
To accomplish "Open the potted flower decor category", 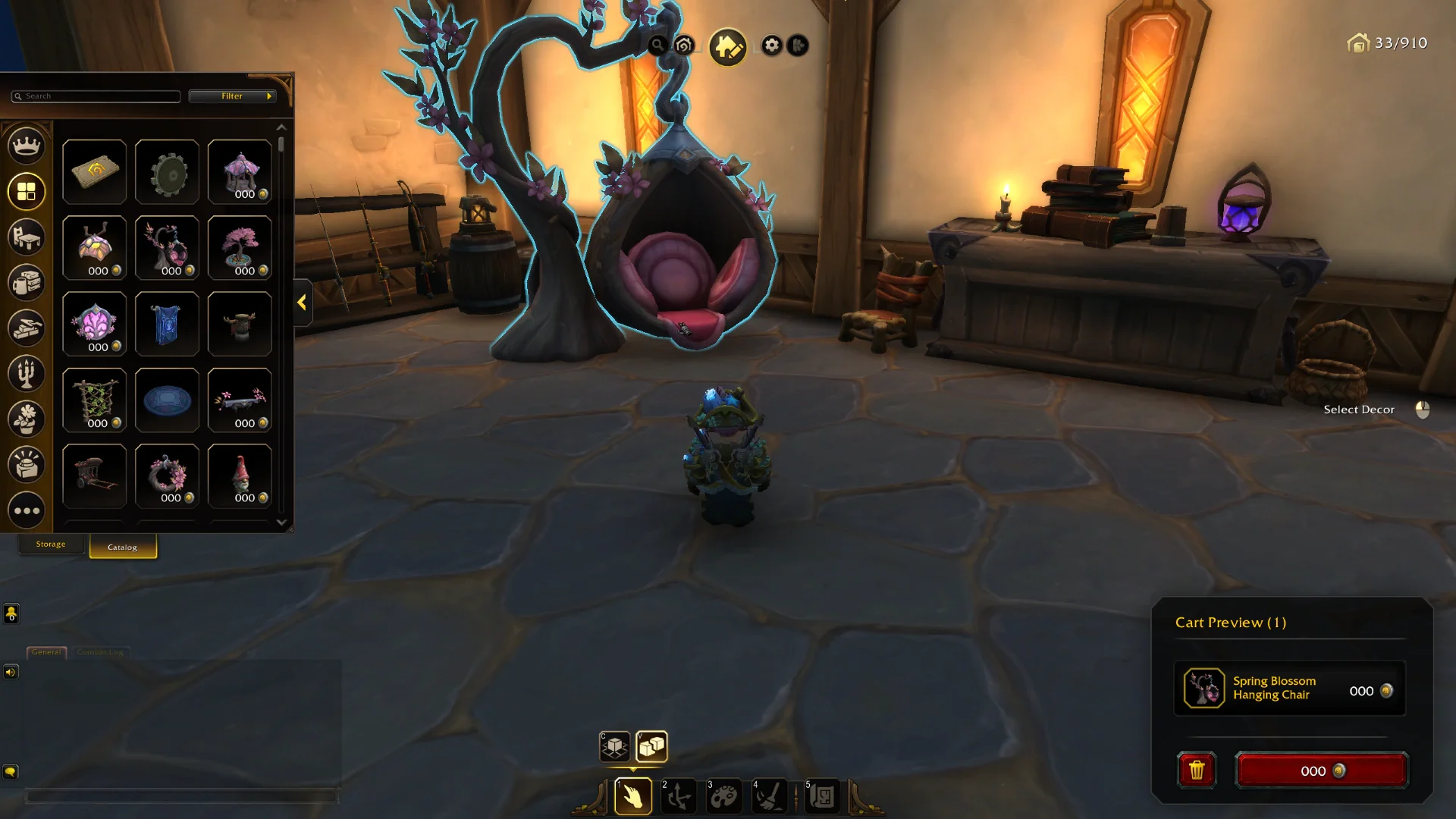I will pos(26,419).
